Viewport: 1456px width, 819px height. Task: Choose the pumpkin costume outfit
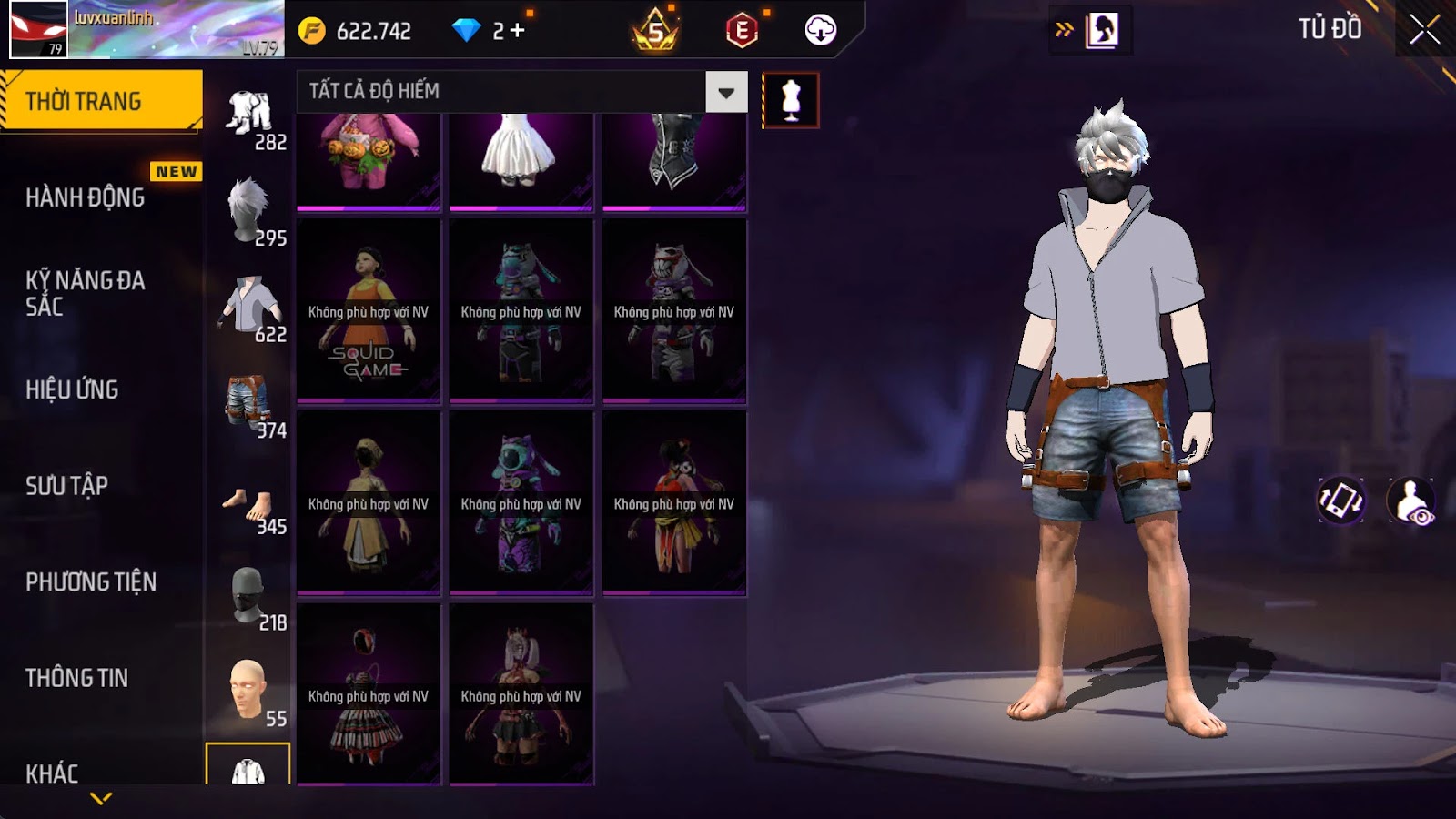tap(369, 161)
